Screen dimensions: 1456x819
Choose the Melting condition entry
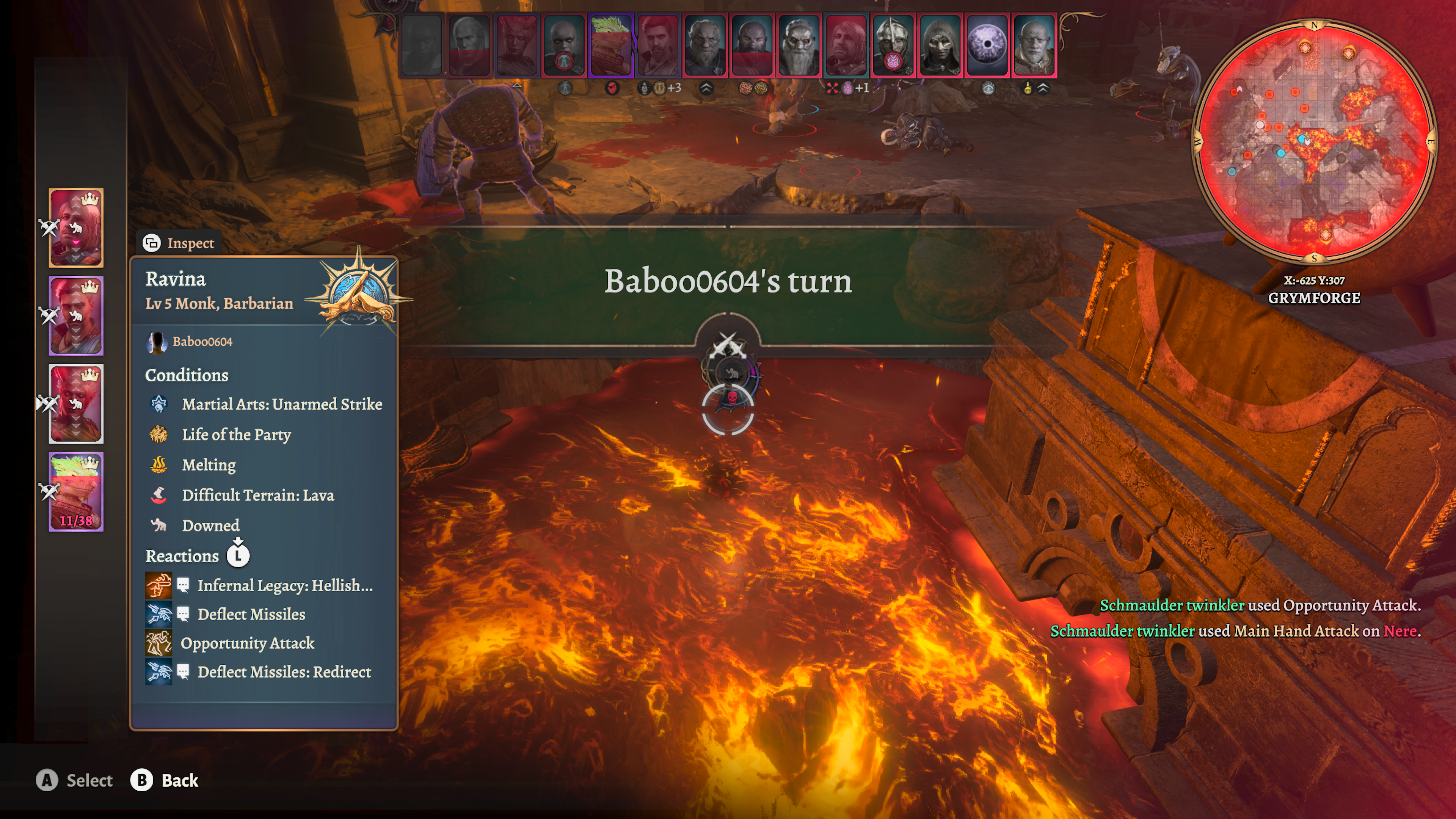209,465
